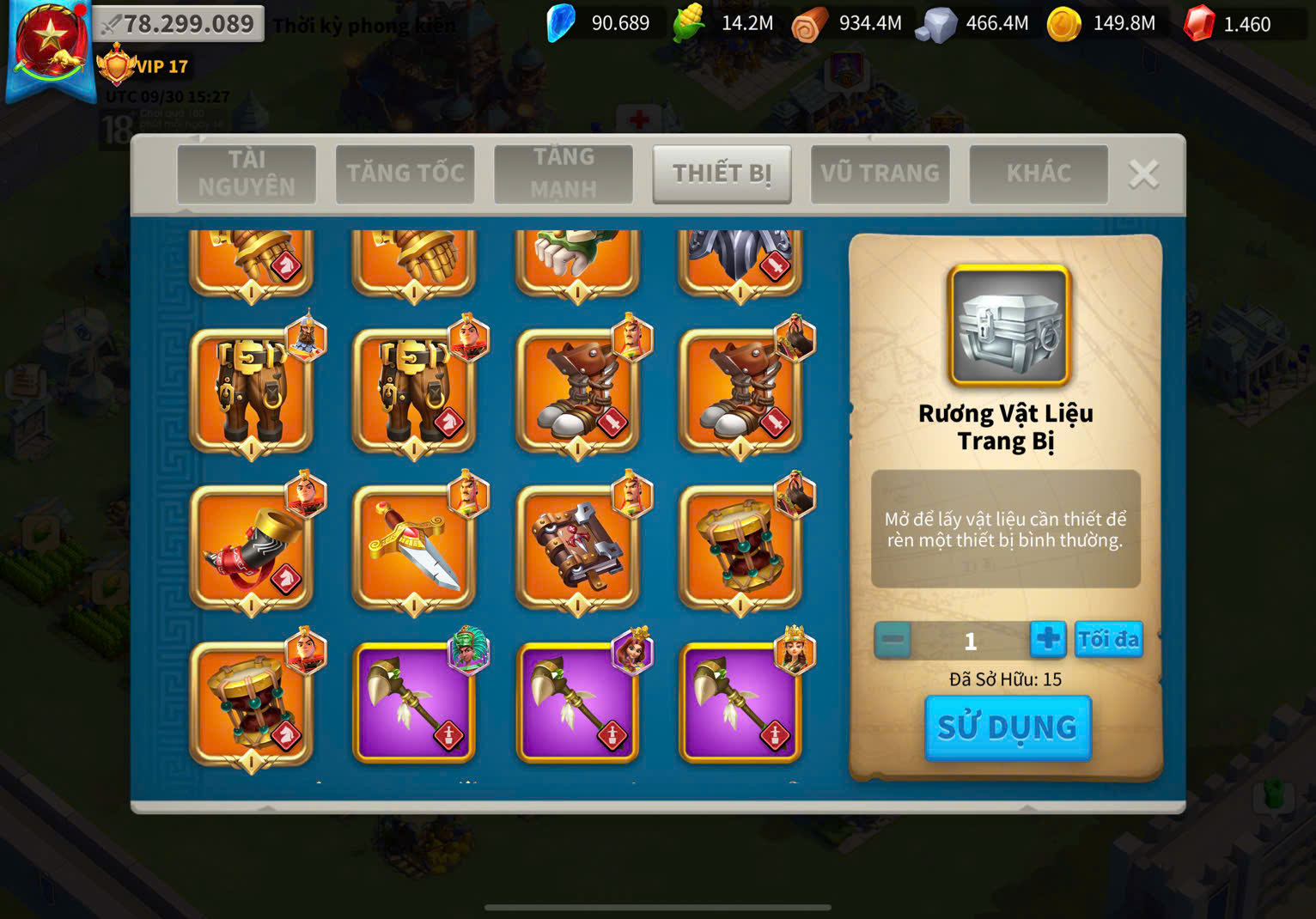1316x919 pixels.
Task: Open the VIP 17 badge
Action: 144,67
